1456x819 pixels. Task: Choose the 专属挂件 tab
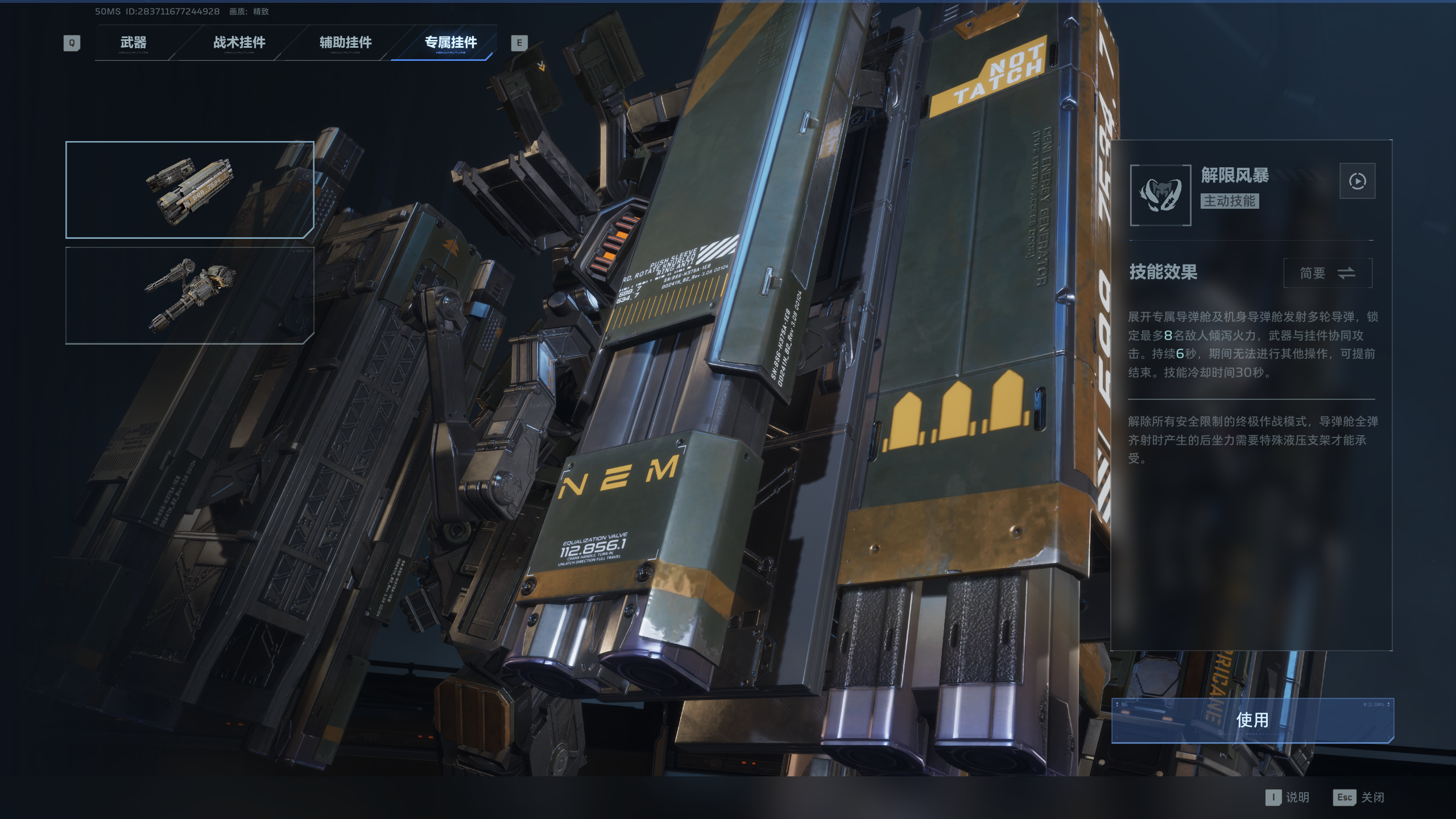(450, 43)
